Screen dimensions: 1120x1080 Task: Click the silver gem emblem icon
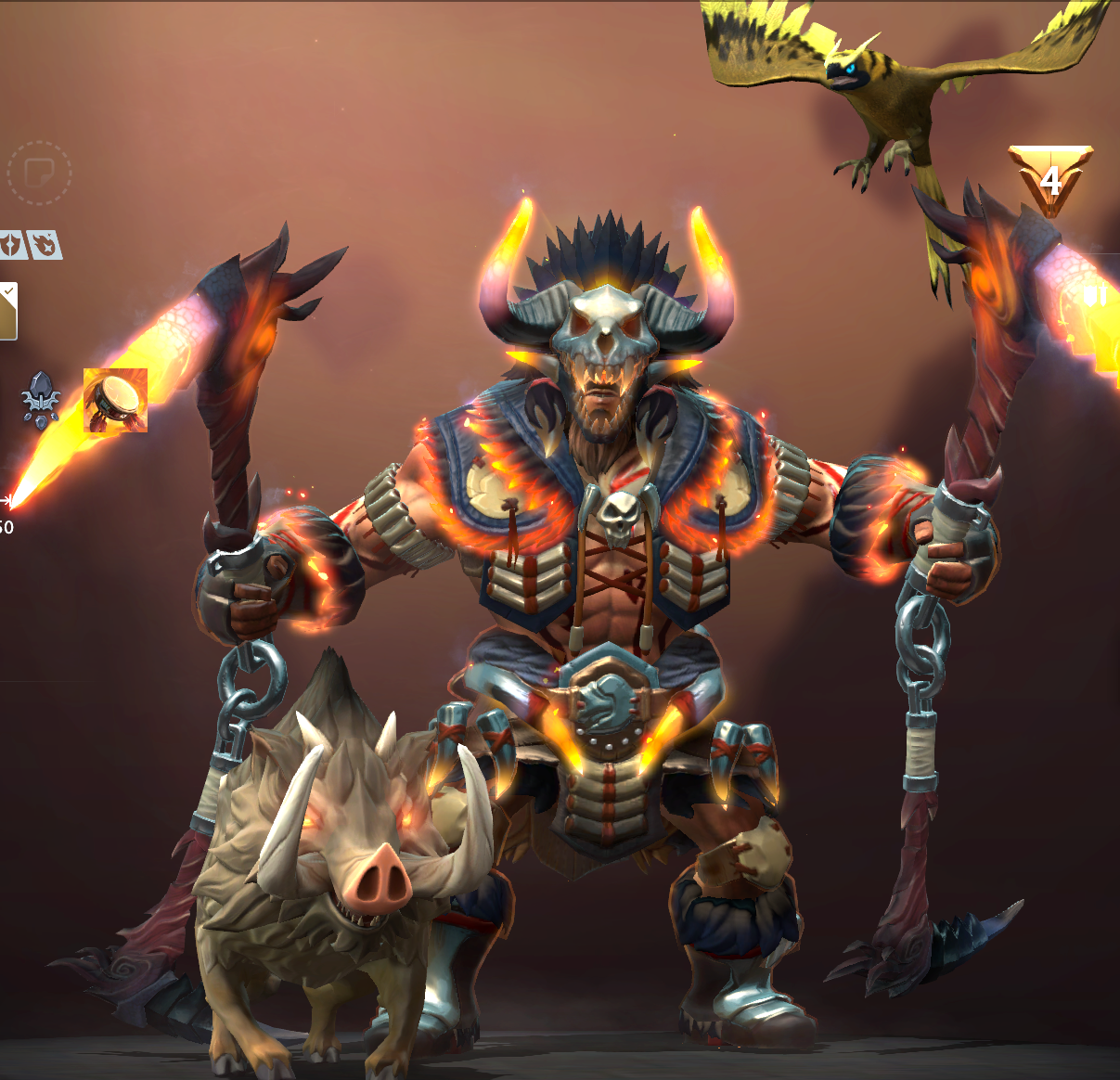[x=41, y=400]
